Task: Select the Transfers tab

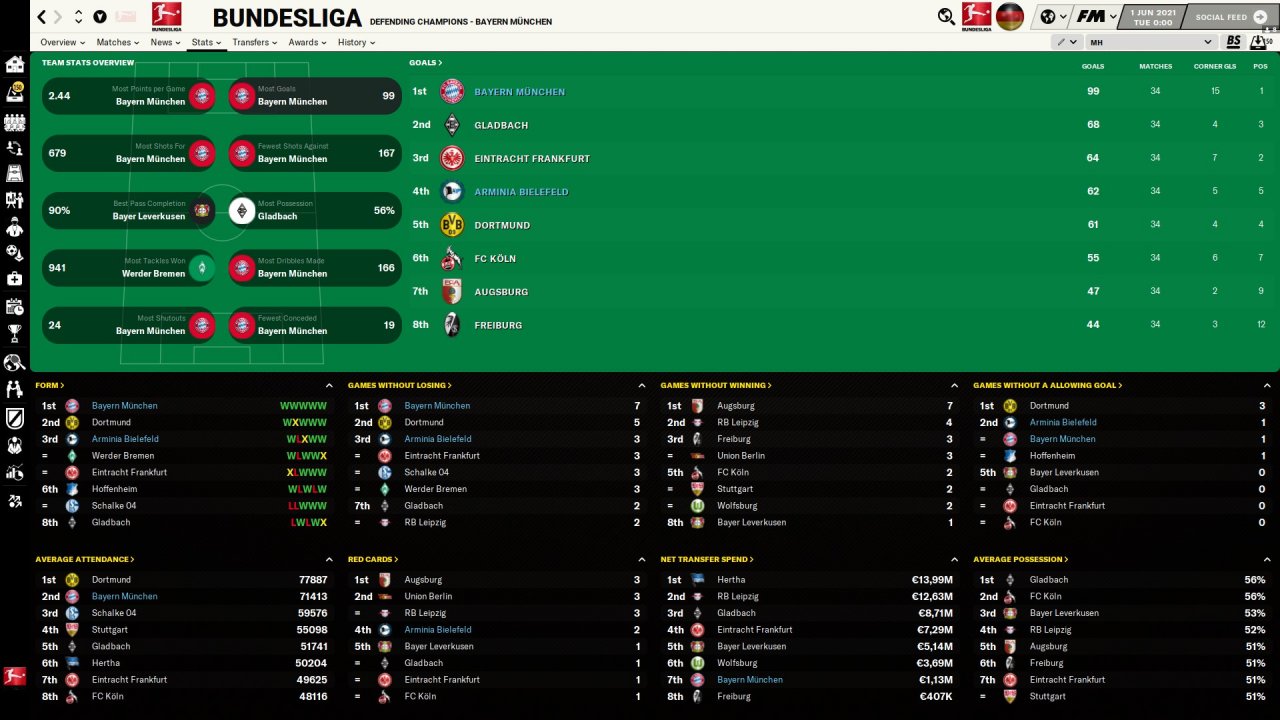Action: 254,42
